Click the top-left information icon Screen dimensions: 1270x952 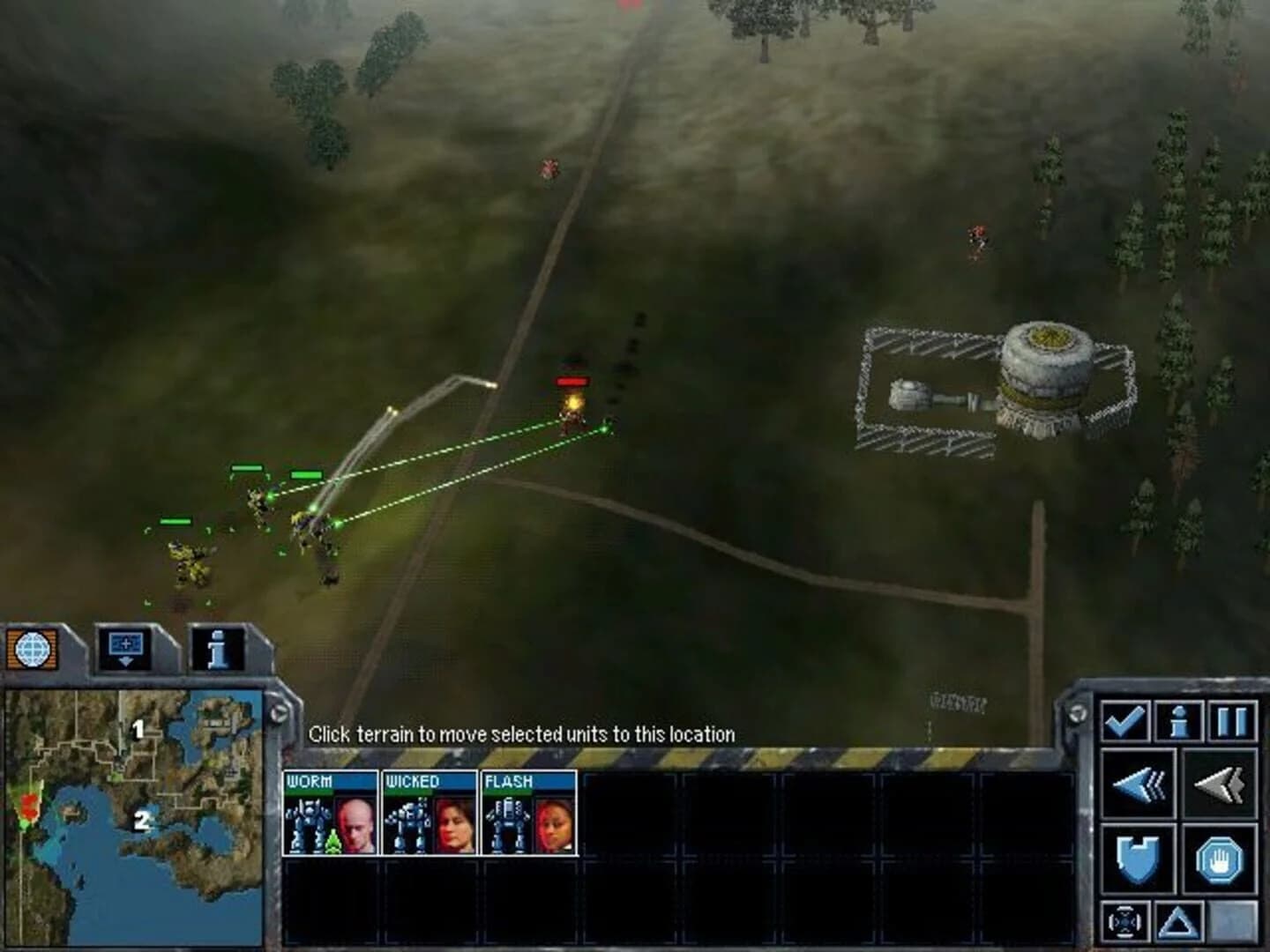[x=218, y=649]
